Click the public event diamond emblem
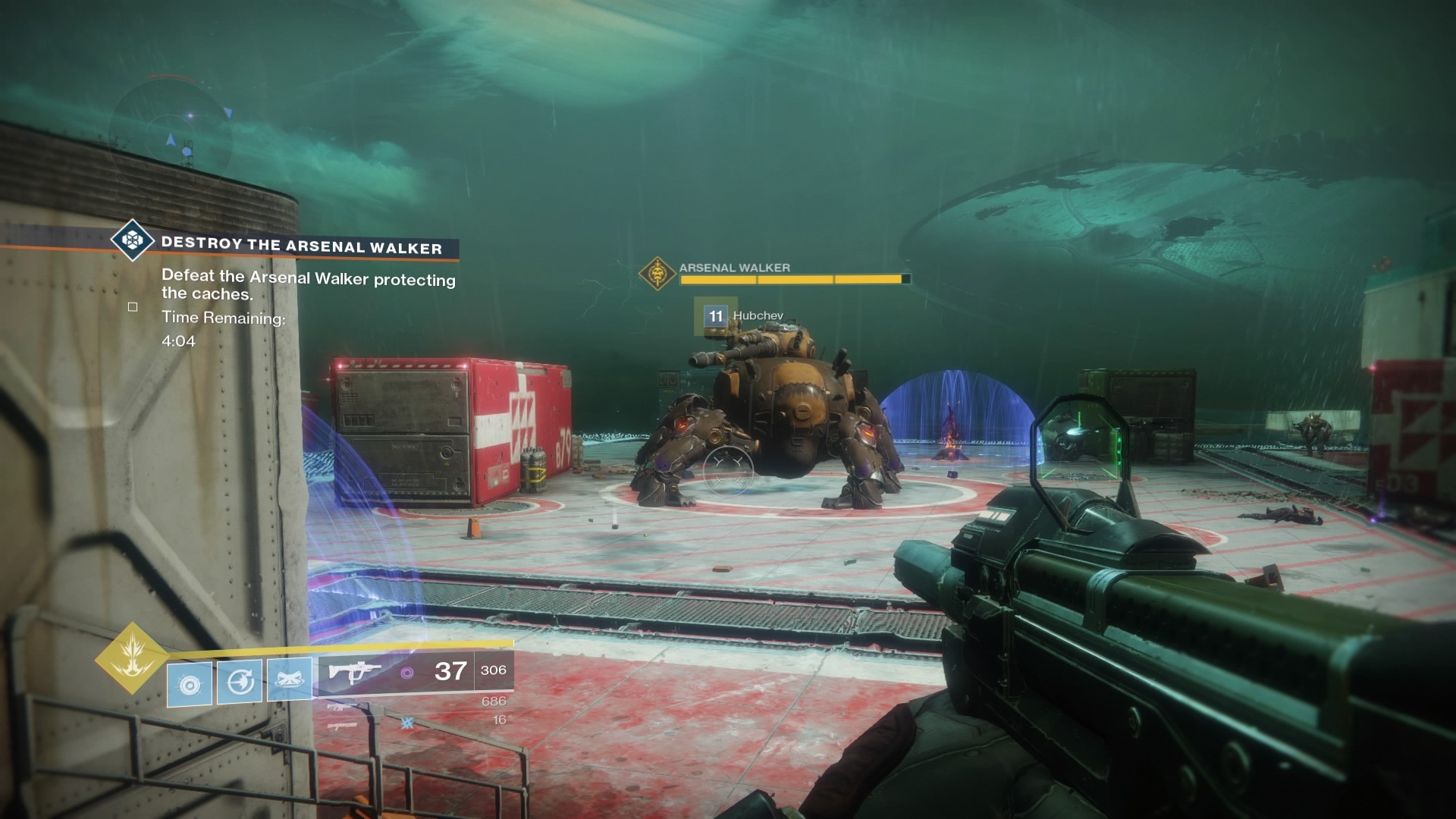 133,240
